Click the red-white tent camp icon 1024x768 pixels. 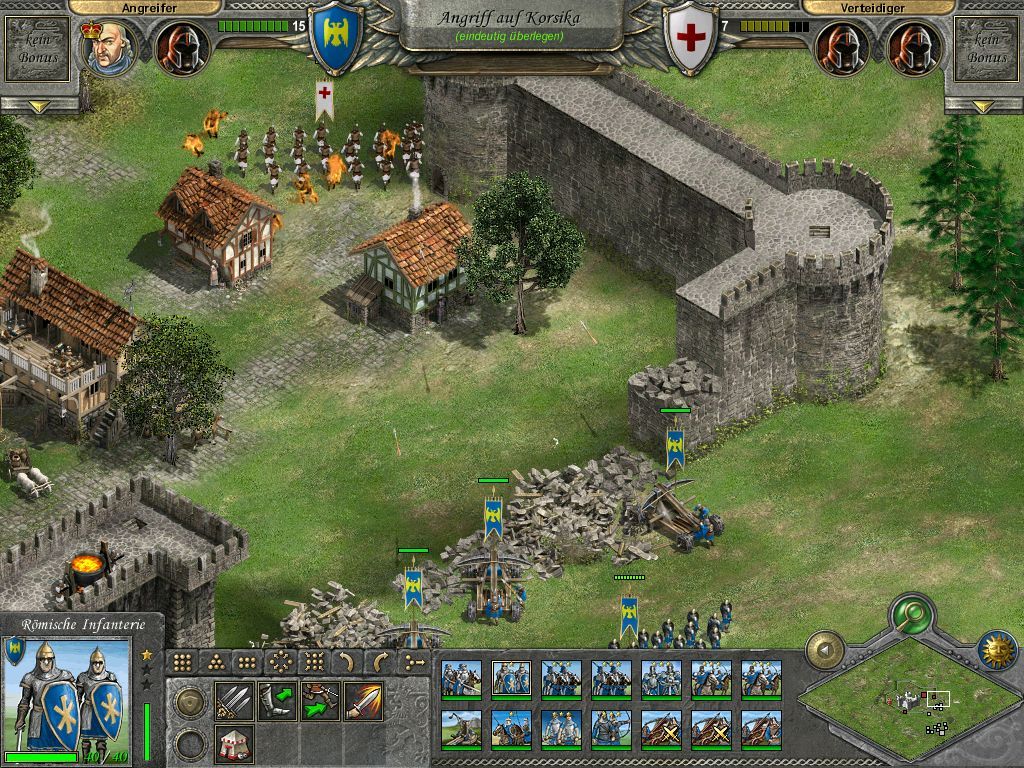pyautogui.click(x=233, y=743)
